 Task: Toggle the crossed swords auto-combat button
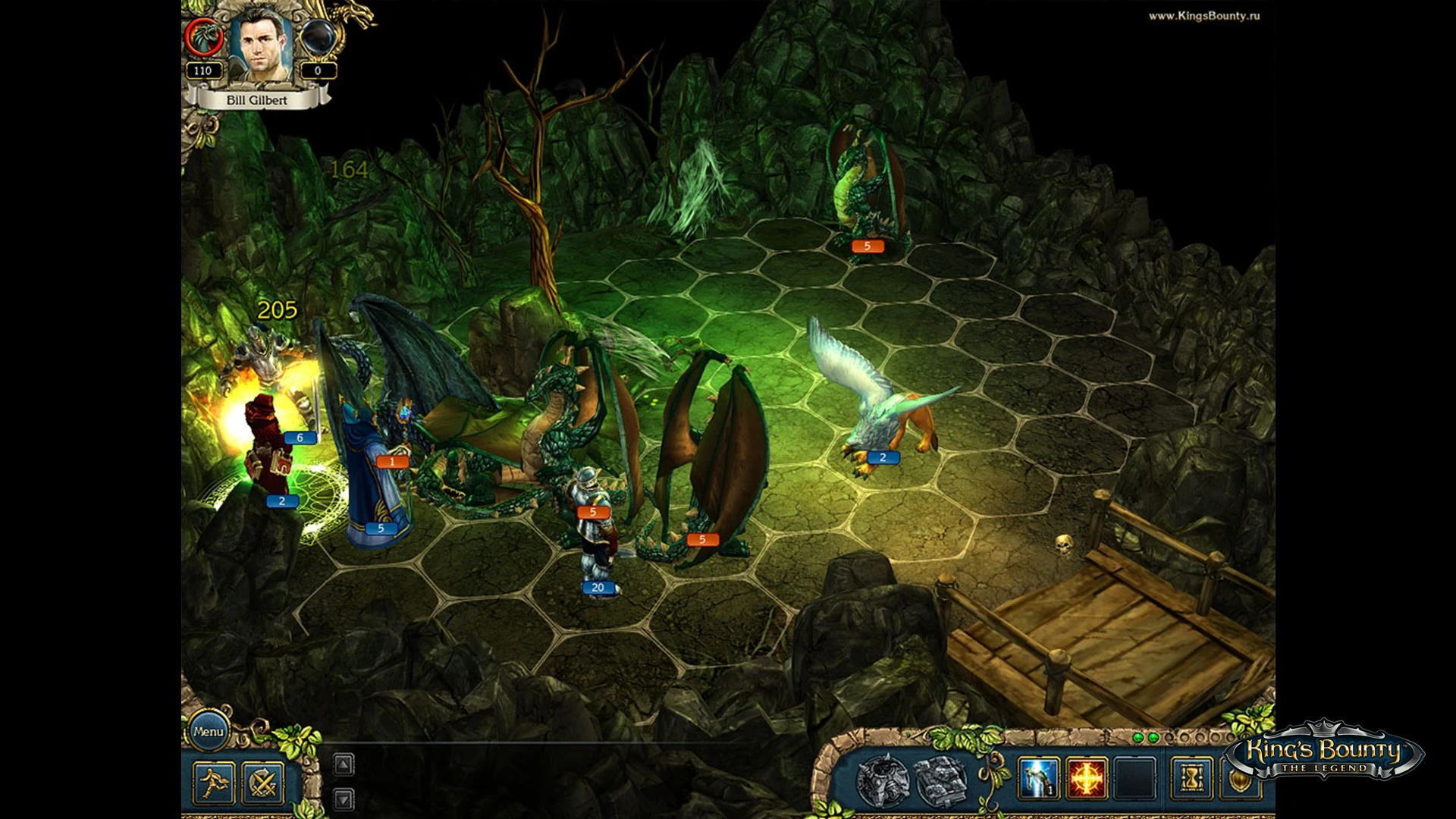point(263,782)
